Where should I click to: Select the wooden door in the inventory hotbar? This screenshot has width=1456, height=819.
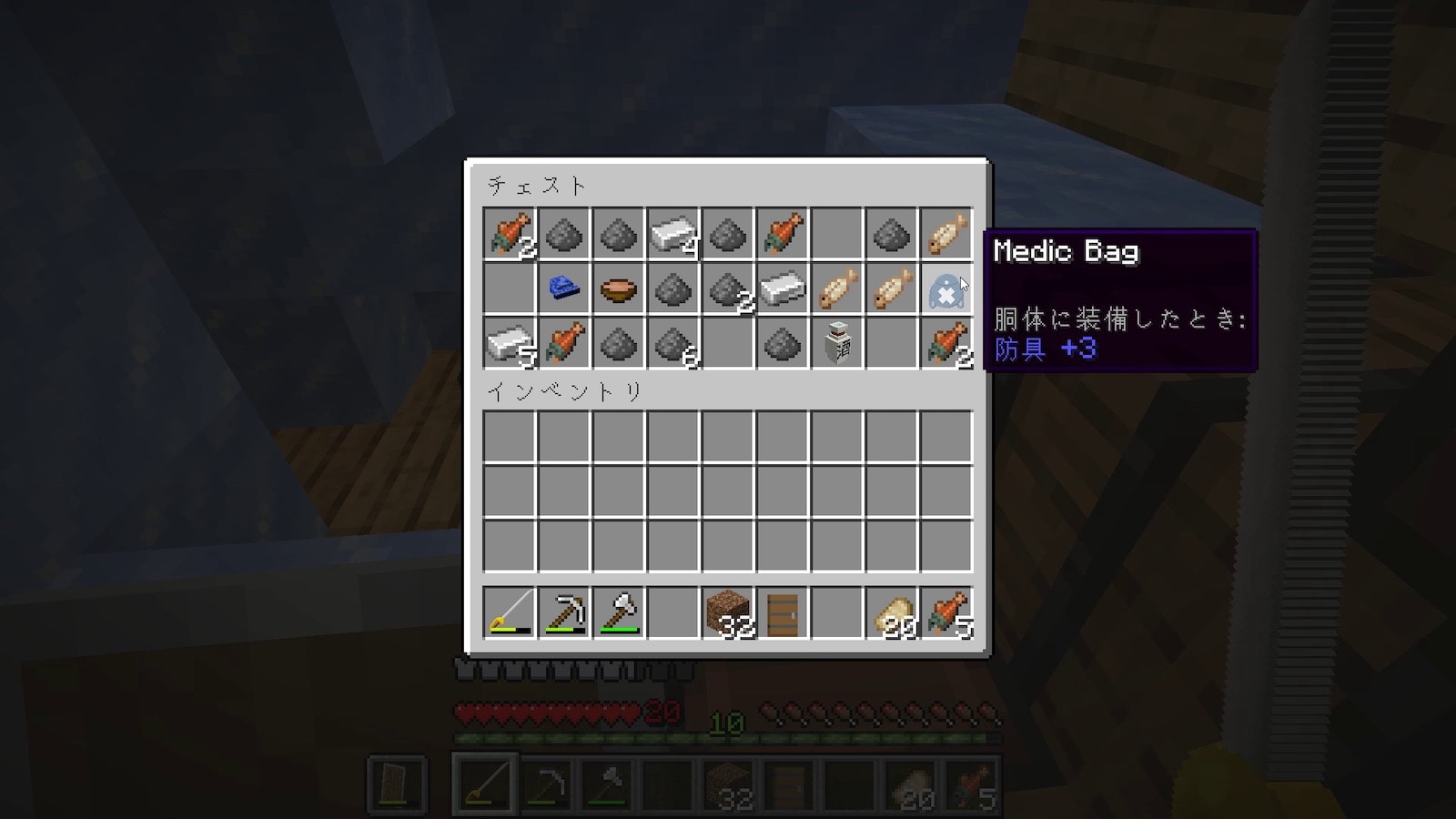tap(782, 612)
